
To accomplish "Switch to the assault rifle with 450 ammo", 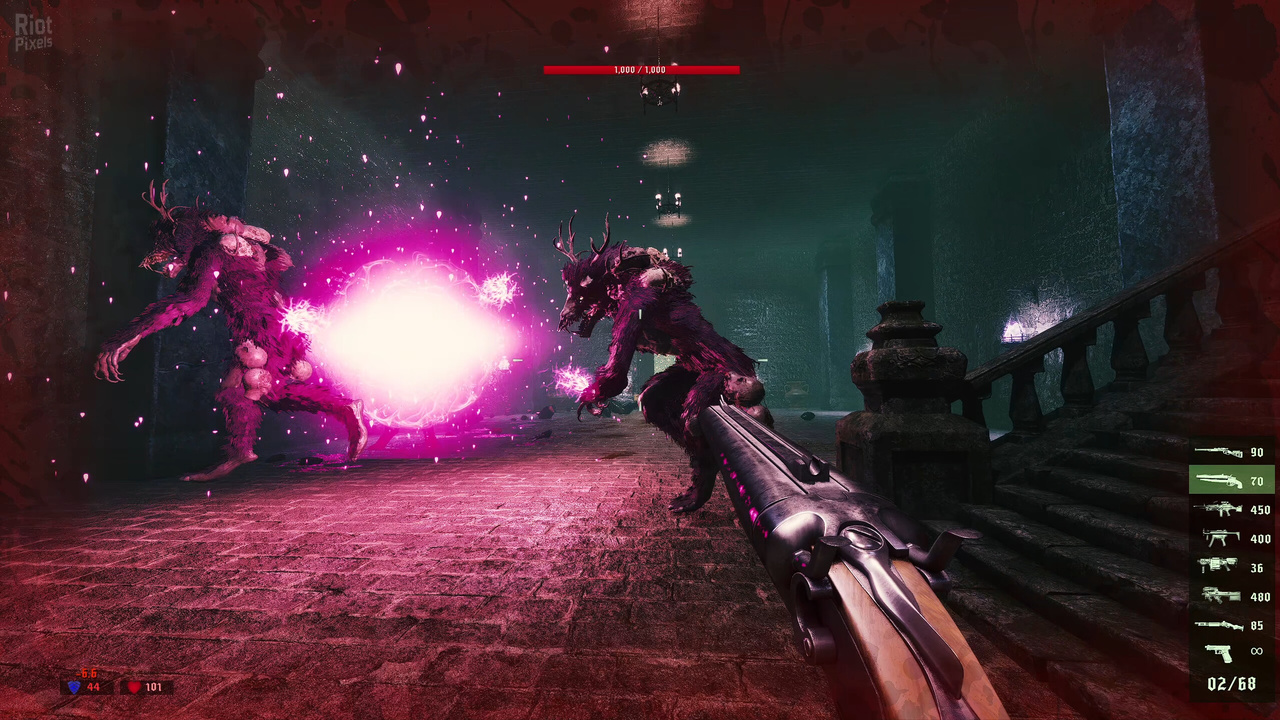I will (1231, 509).
